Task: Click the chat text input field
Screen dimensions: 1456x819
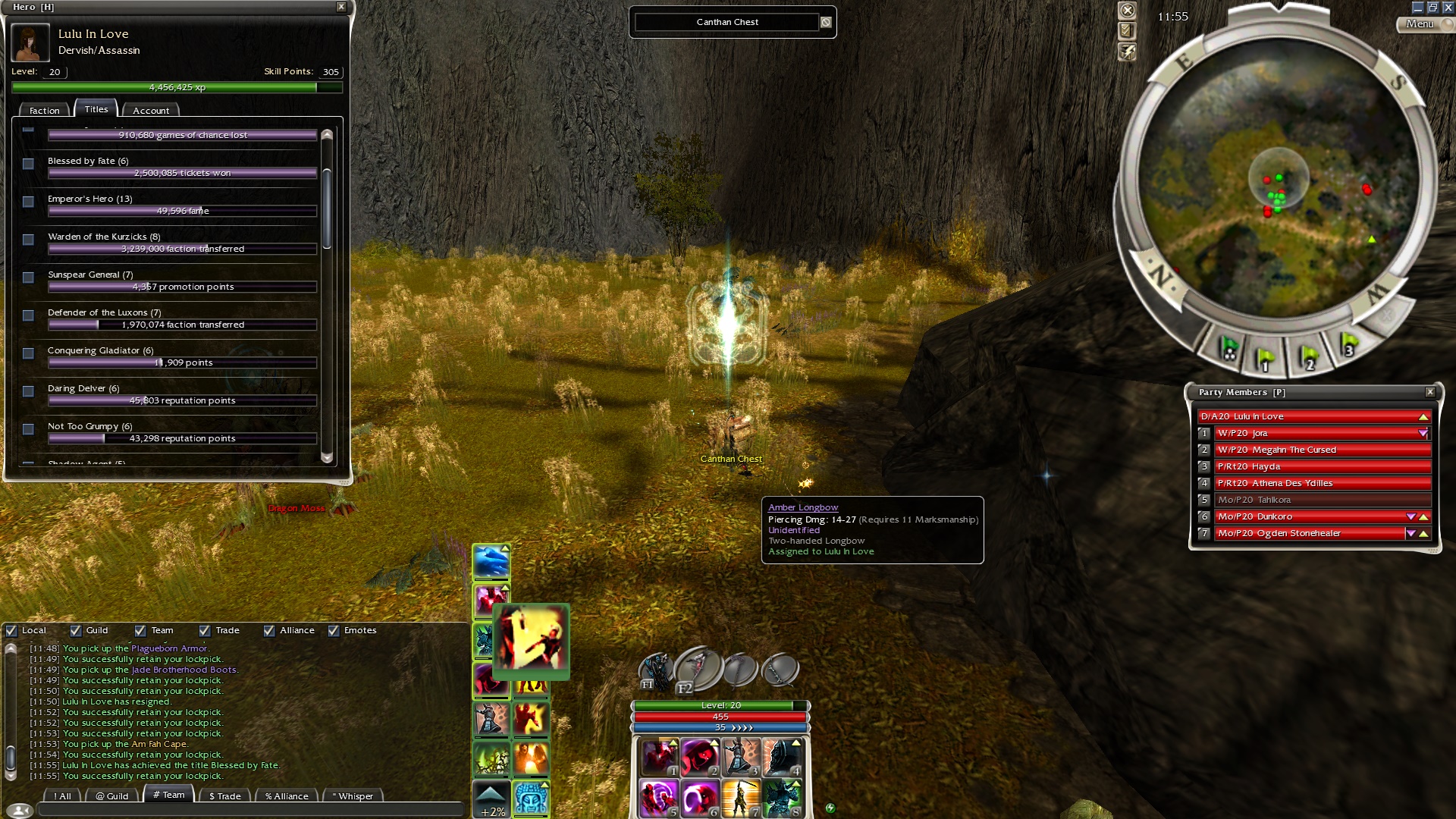Action: [250, 810]
